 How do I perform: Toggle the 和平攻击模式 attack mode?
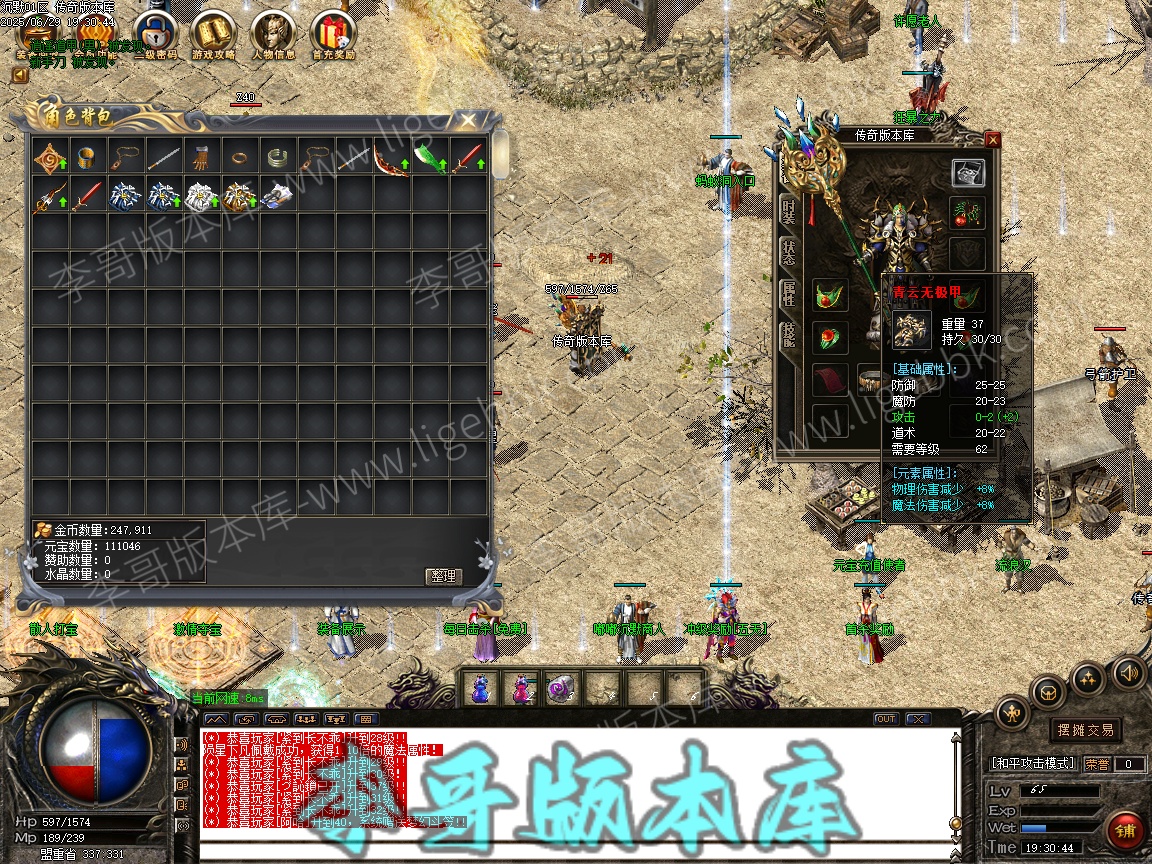[x=1033, y=763]
